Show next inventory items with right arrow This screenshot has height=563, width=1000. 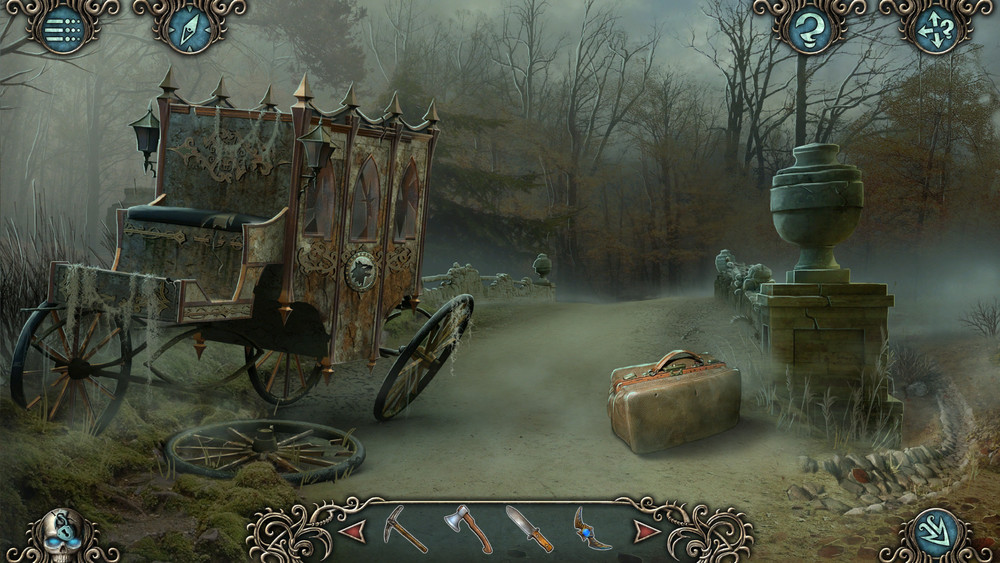tap(647, 530)
